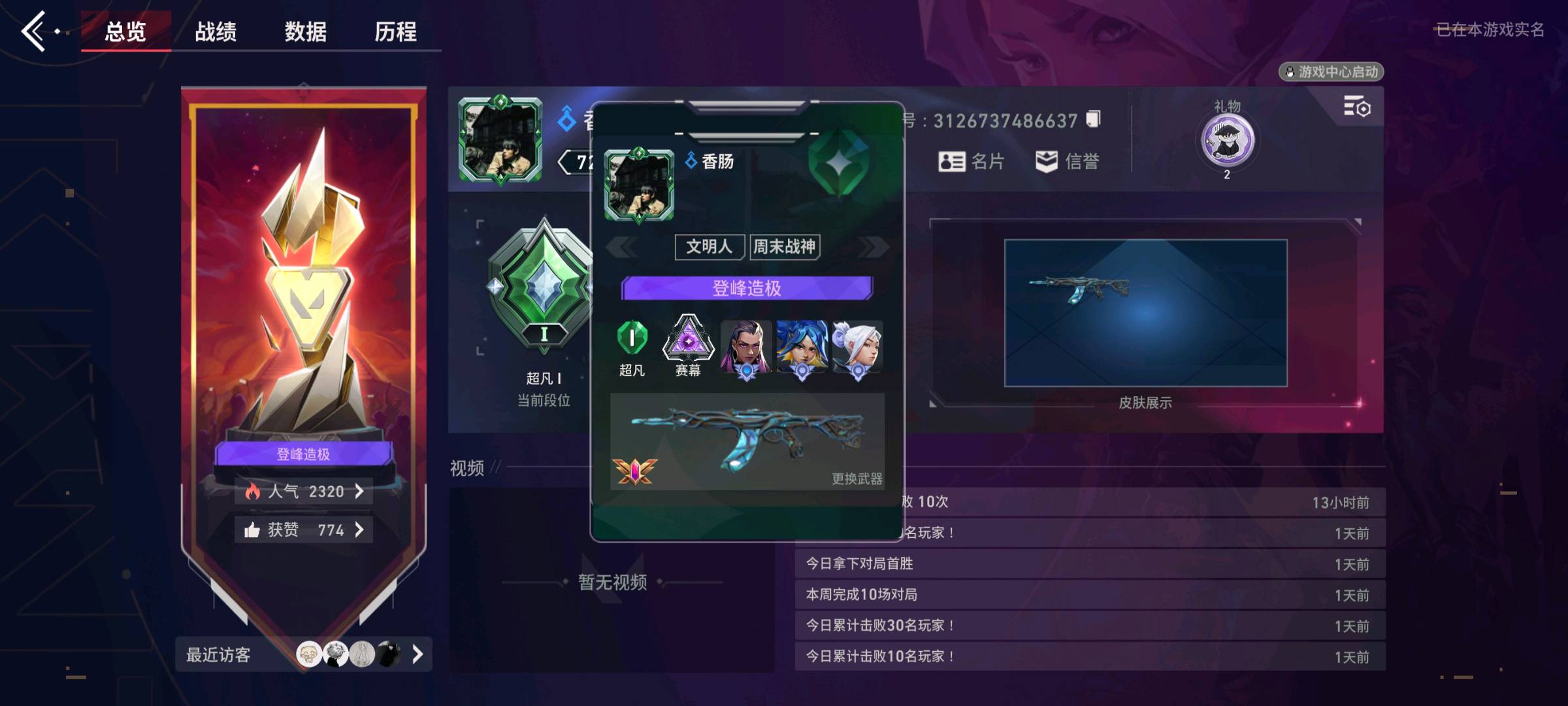The width and height of the screenshot is (1568, 706).
Task: Open the 名片 player card
Action: pyautogui.click(x=971, y=161)
